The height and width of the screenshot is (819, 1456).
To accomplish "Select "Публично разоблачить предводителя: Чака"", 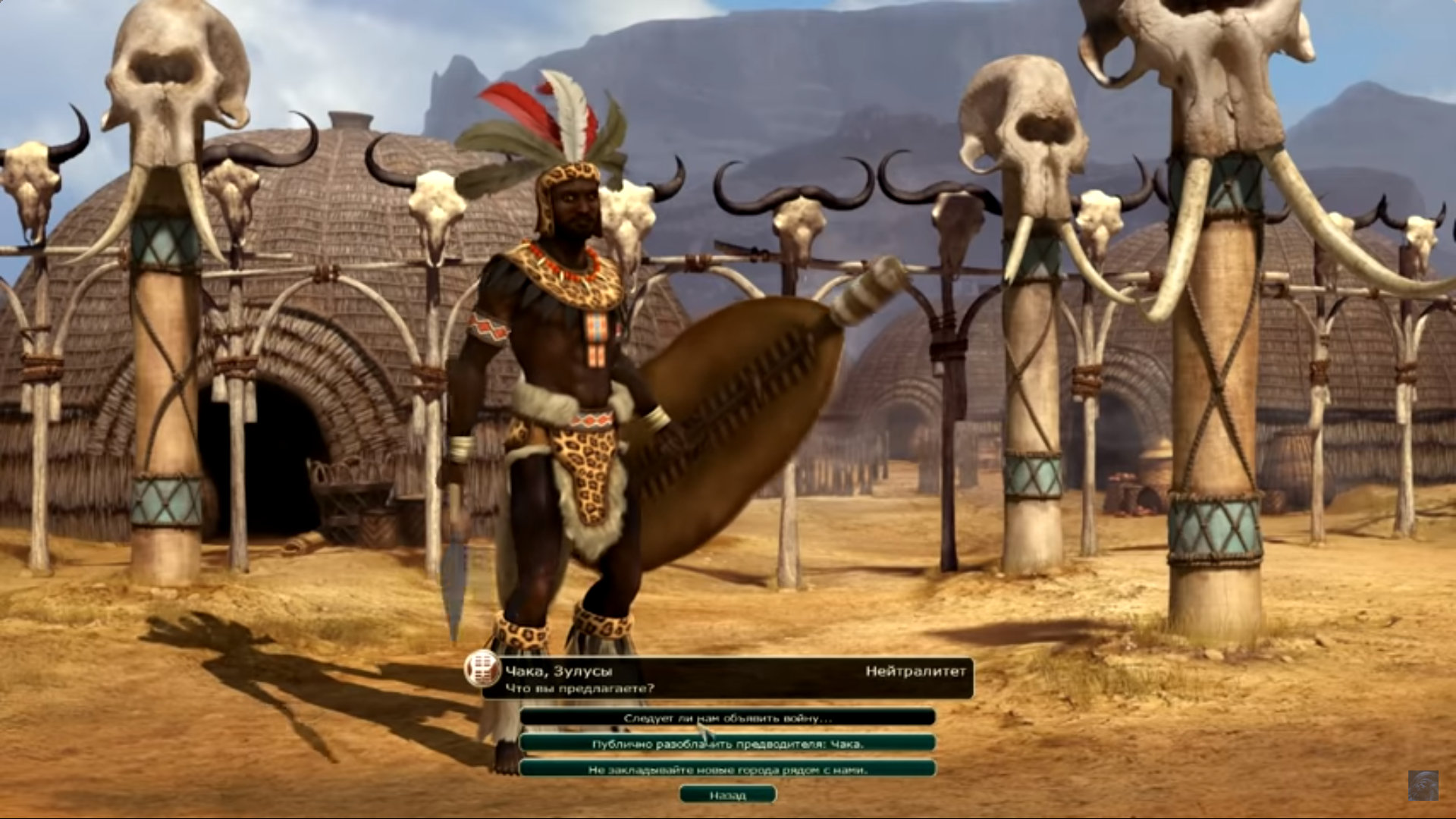I will pyautogui.click(x=727, y=744).
